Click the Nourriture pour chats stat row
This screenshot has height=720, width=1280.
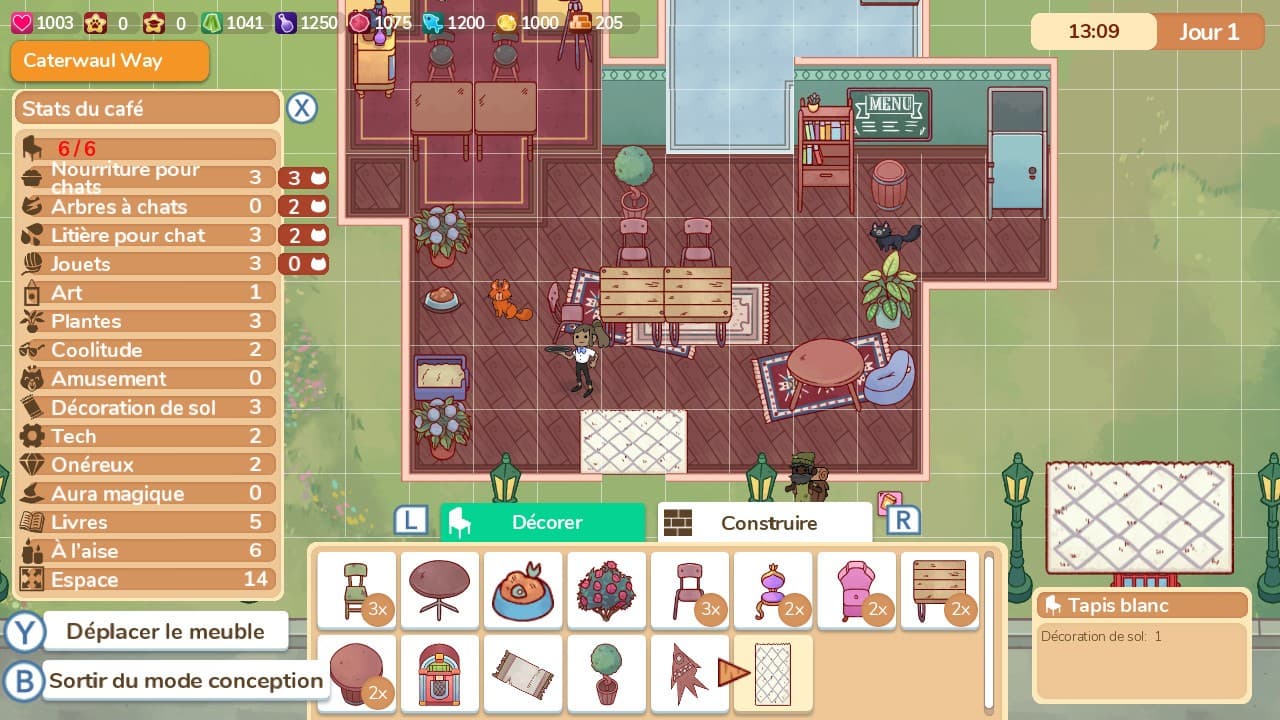[150, 178]
